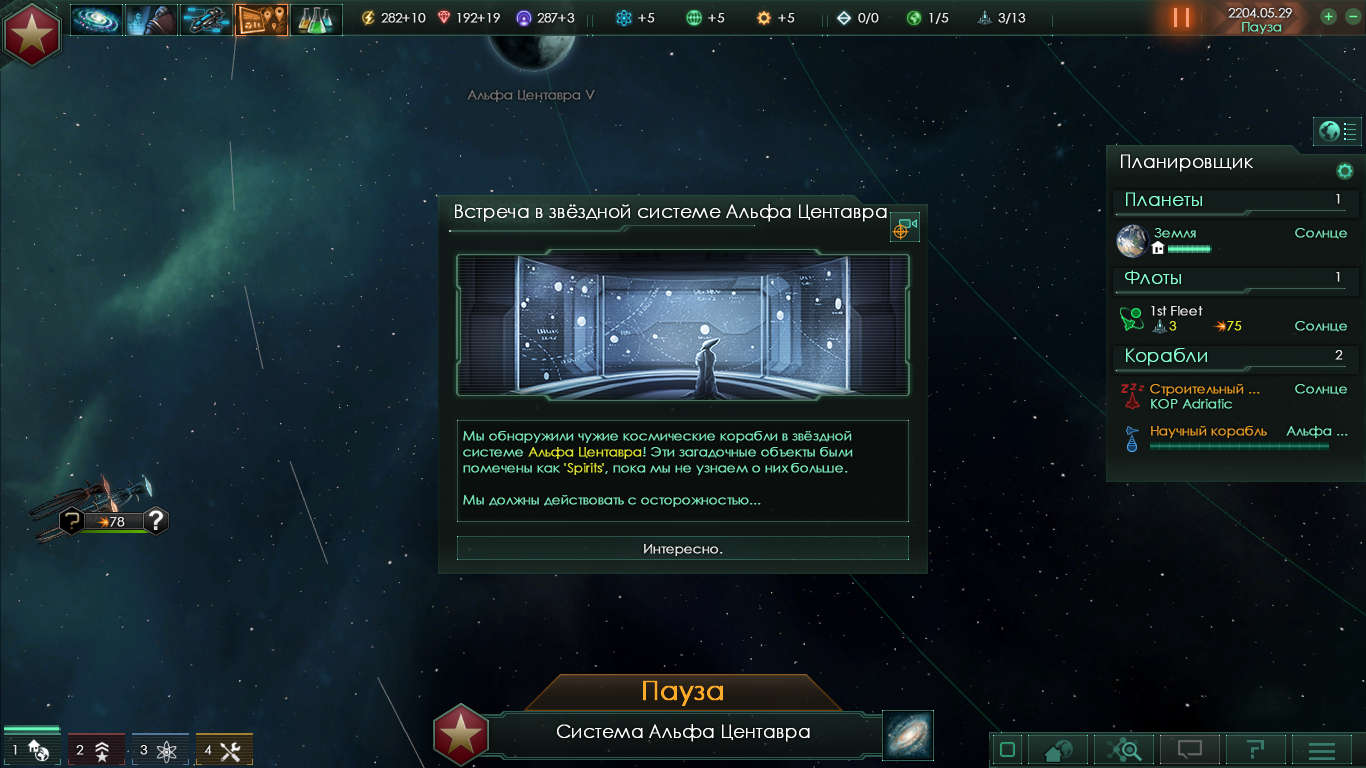Switch to galaxy map via the galaxy thumbnail

tap(908, 735)
